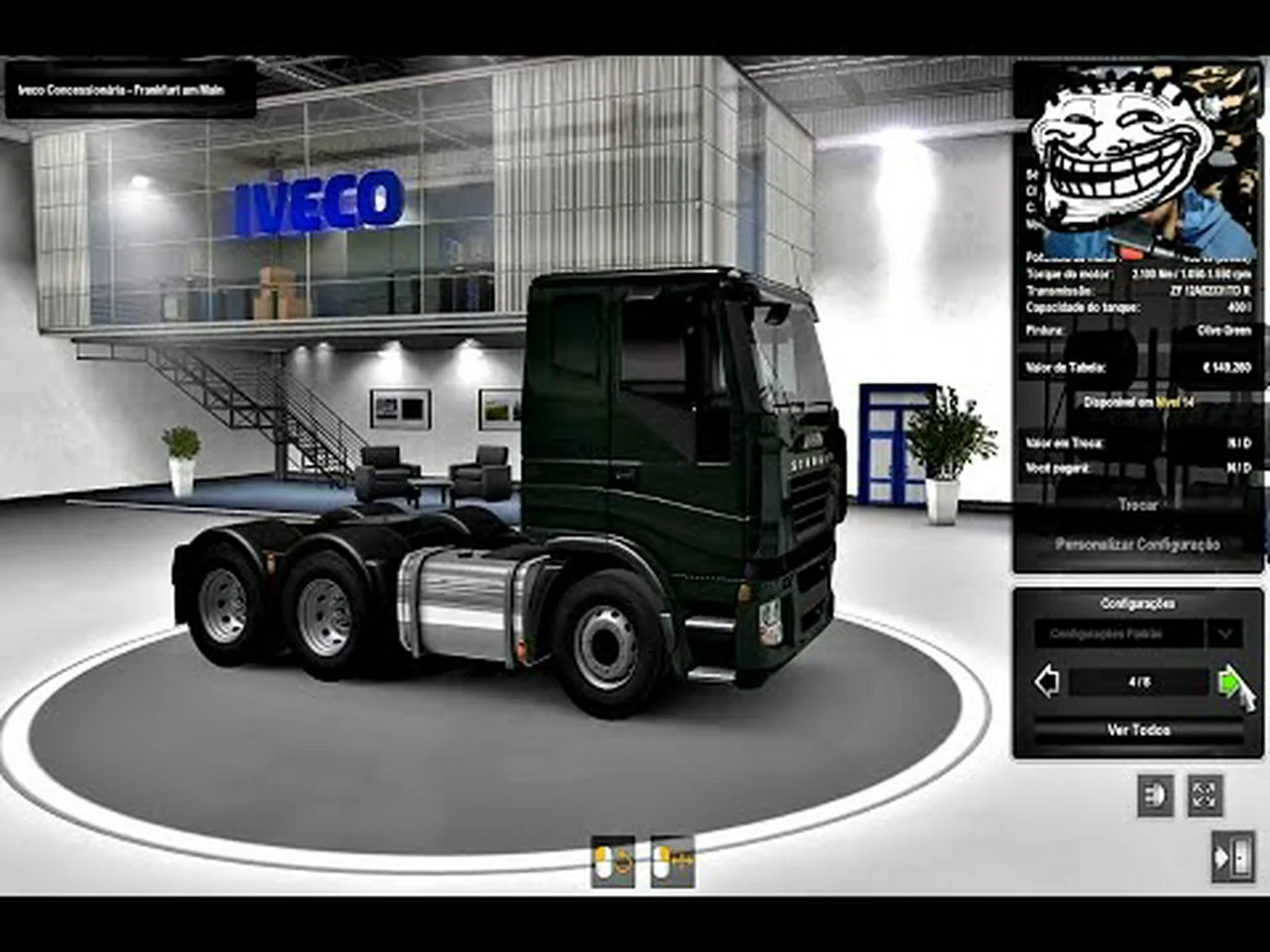Toggle the truck headlights icon
Image resolution: width=1270 pixels, height=952 pixels.
click(1155, 795)
